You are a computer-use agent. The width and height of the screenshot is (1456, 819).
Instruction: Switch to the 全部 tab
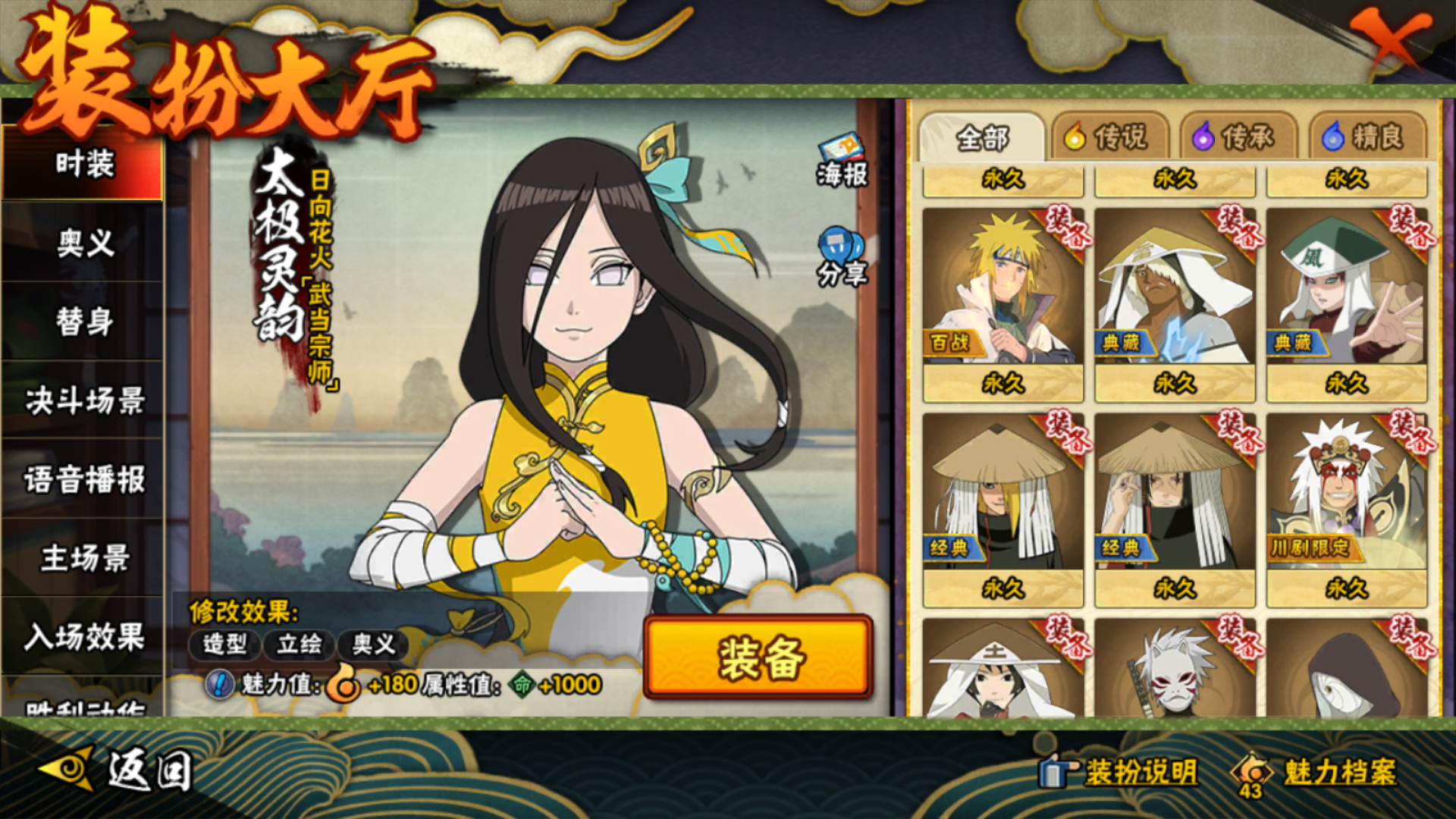coord(982,137)
